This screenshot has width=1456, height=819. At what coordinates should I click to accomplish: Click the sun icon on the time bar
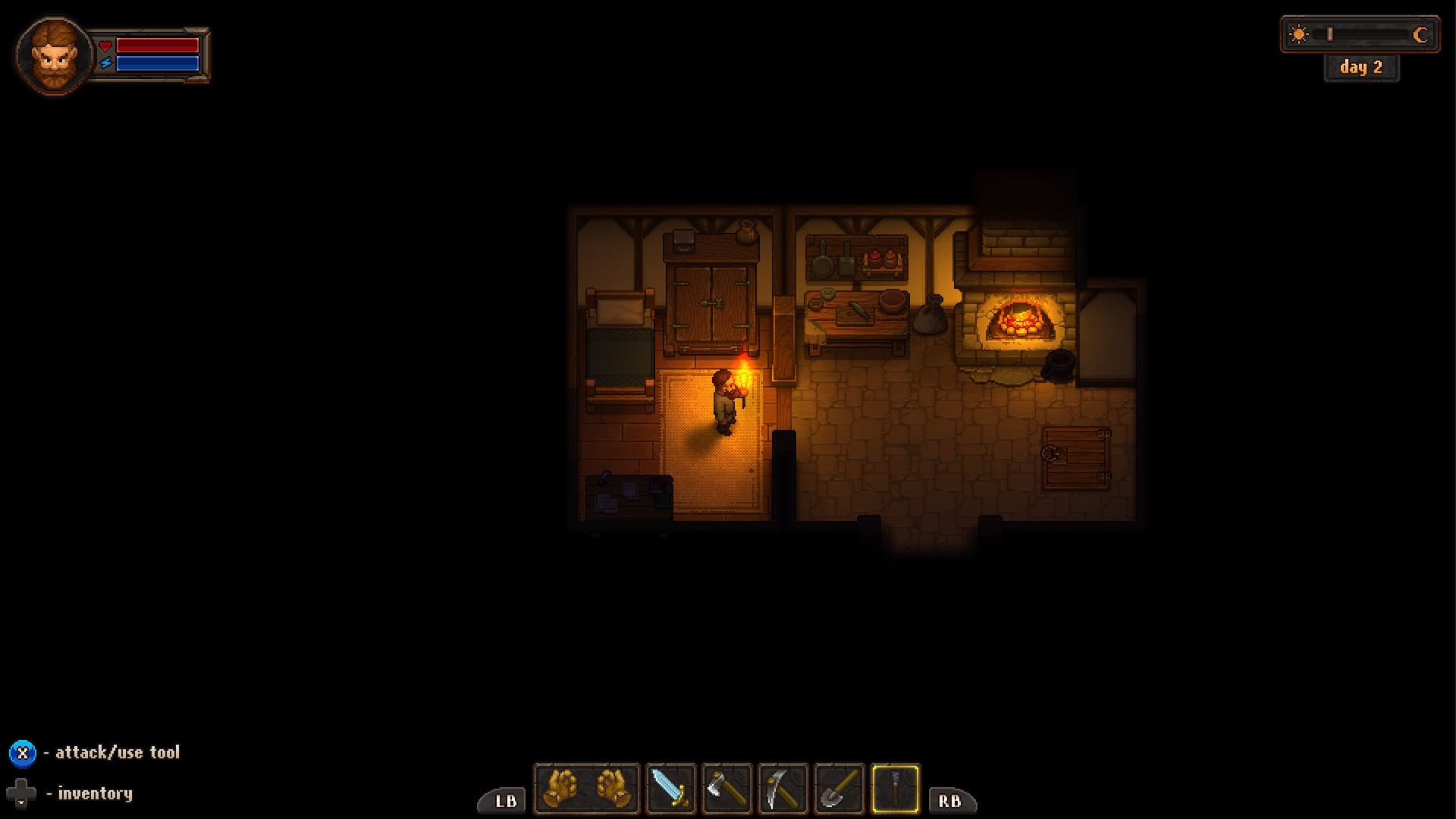[x=1298, y=33]
